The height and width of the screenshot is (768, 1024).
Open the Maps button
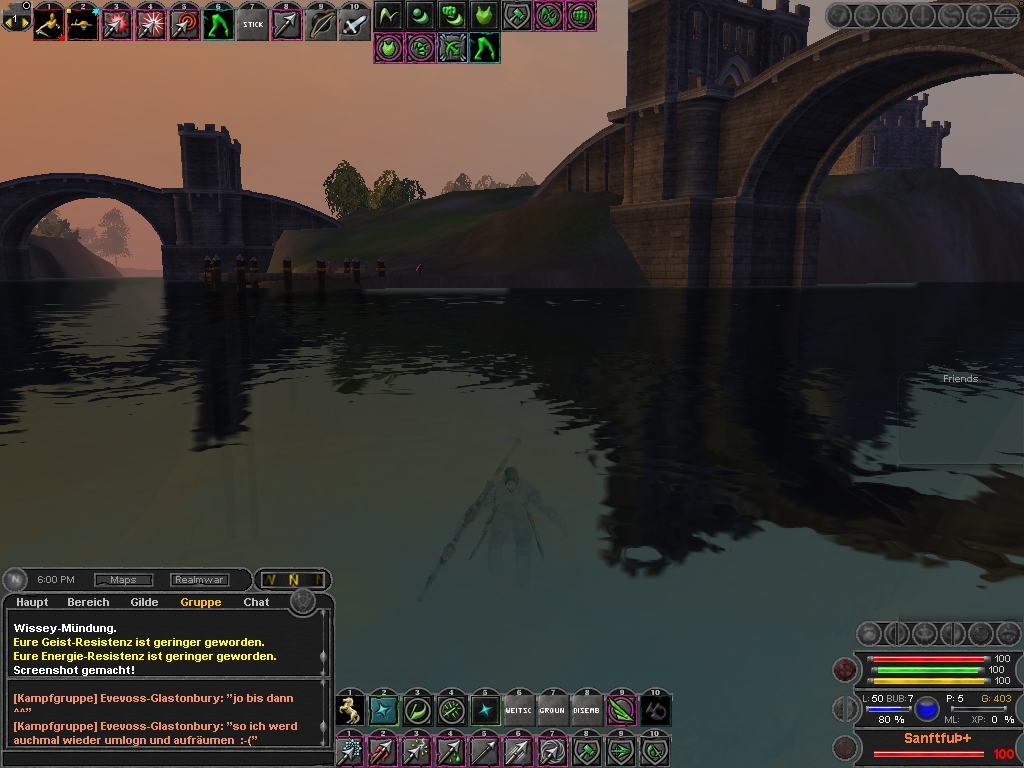[x=123, y=580]
